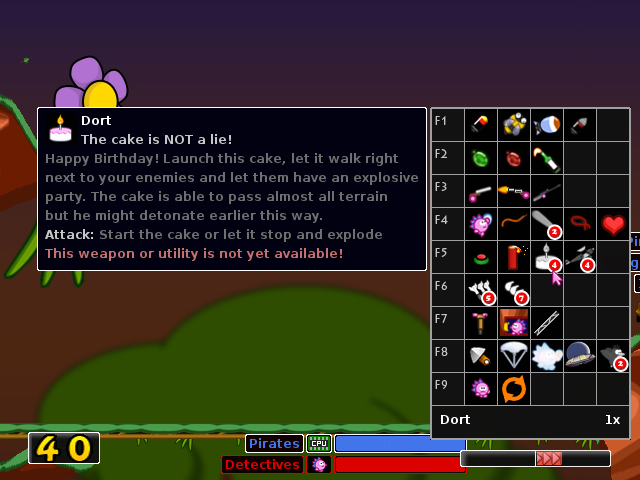The width and height of the screenshot is (640, 480).
Task: Choose the black bird utility
Action: click(x=613, y=355)
